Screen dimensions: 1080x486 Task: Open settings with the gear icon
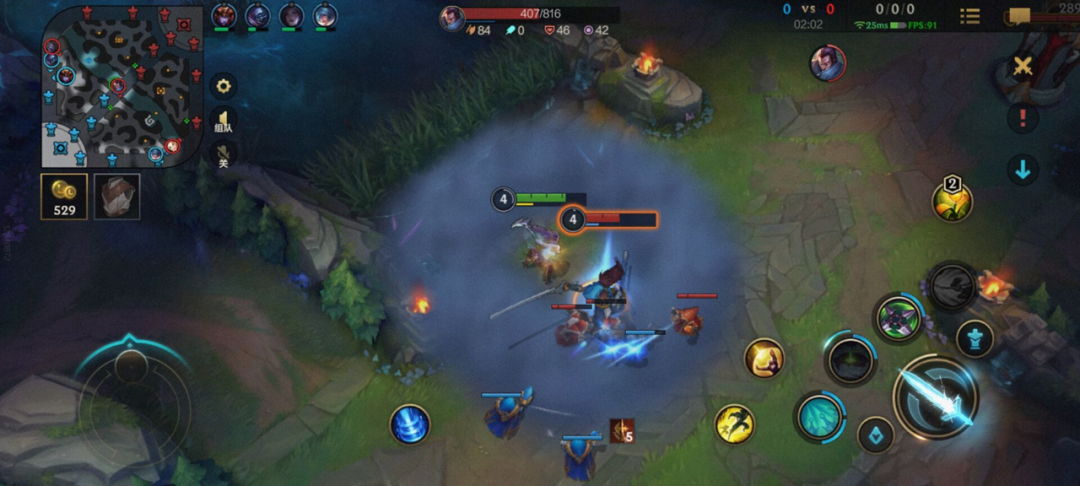(x=223, y=85)
